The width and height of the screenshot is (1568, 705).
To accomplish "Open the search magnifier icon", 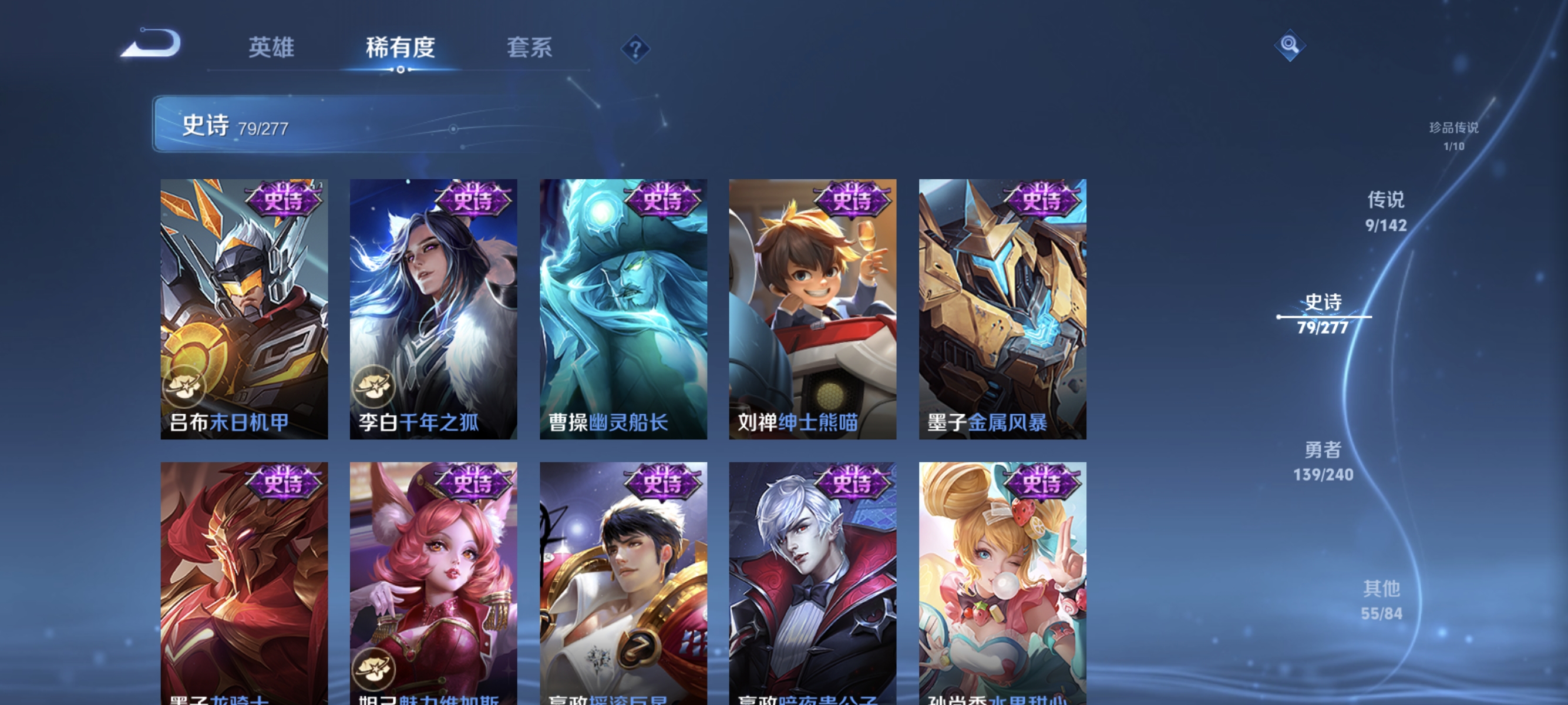I will pos(1290,45).
